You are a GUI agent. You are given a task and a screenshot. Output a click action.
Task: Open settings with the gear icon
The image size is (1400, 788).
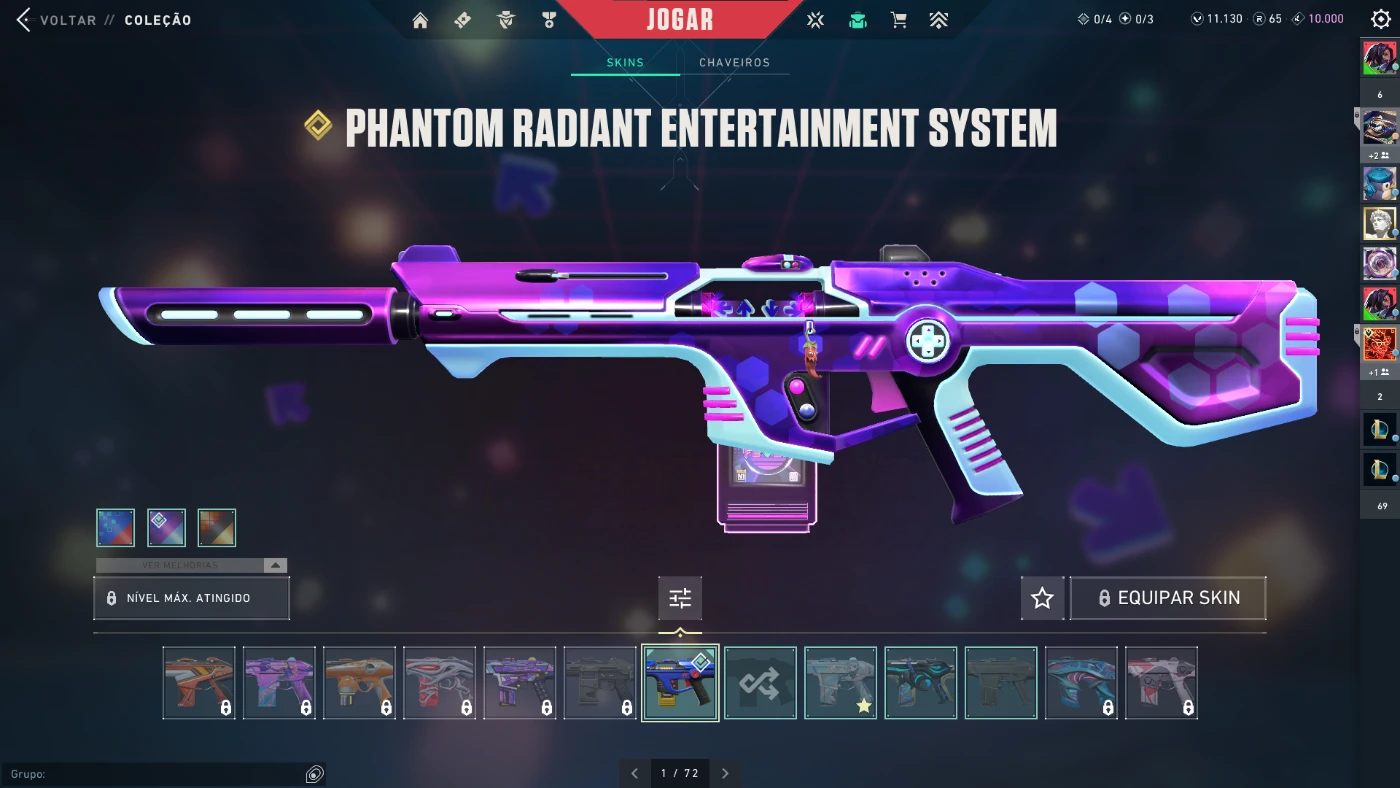coord(1381,20)
